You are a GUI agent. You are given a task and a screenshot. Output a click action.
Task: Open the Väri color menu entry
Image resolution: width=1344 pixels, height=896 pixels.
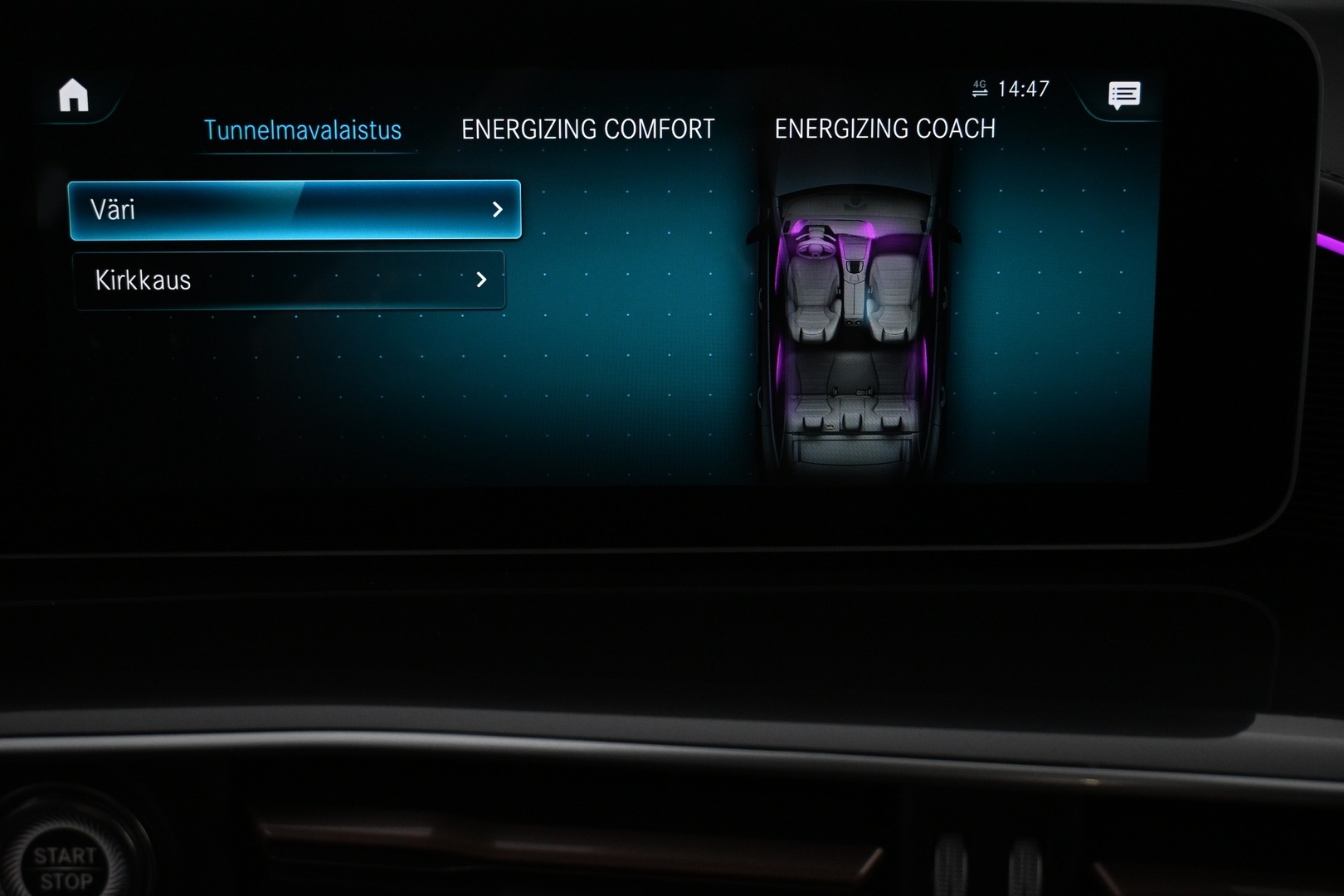(295, 210)
